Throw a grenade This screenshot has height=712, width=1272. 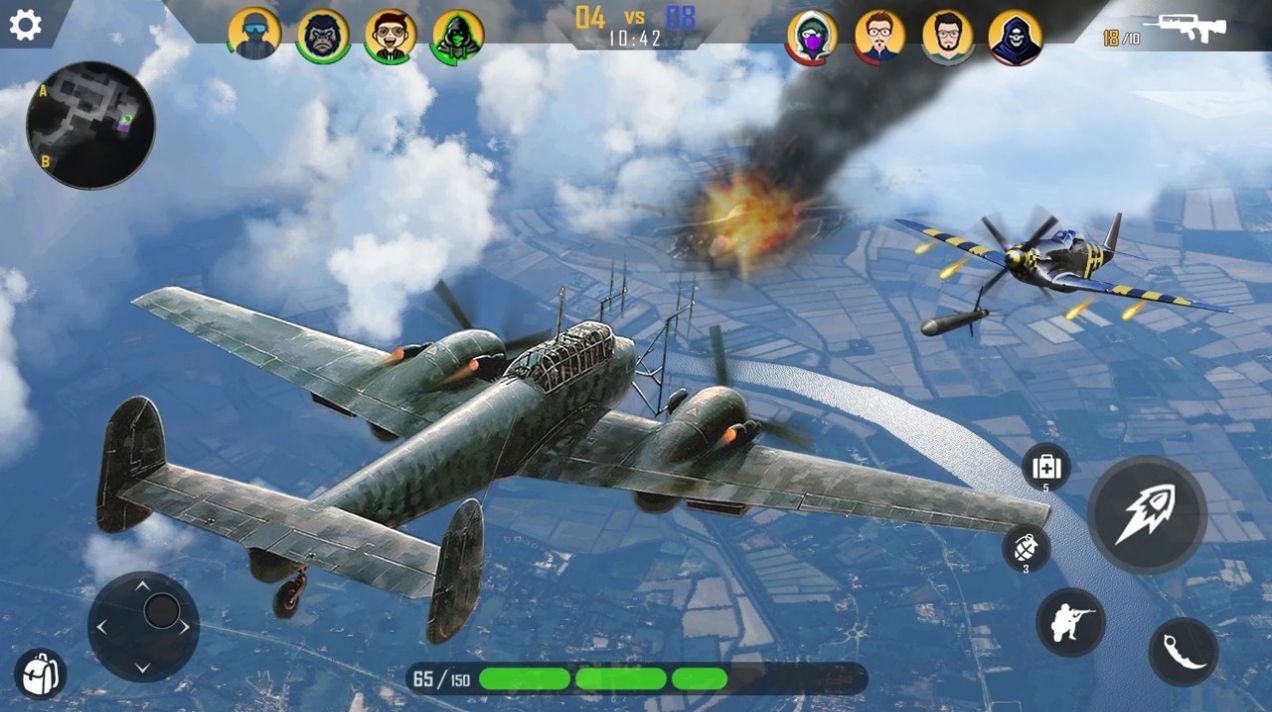[1027, 547]
